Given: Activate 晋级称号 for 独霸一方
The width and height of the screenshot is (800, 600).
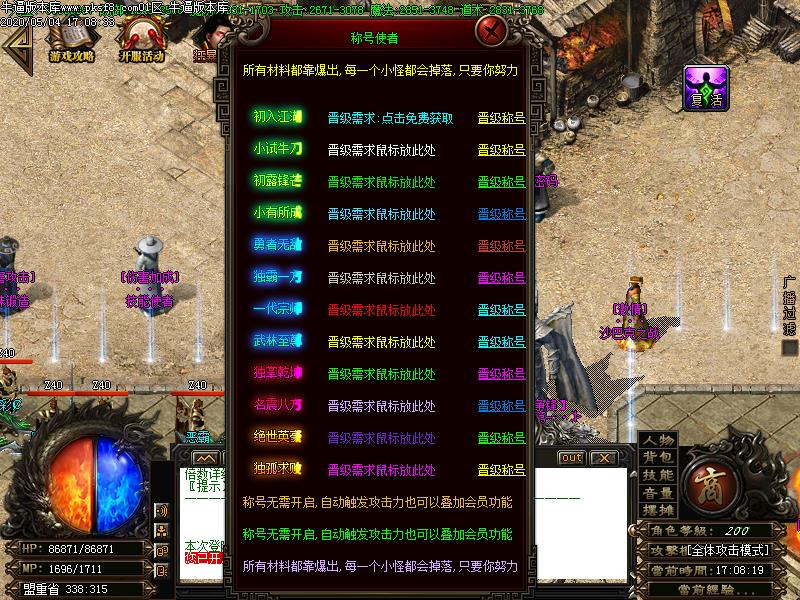Looking at the screenshot, I should coord(501,278).
